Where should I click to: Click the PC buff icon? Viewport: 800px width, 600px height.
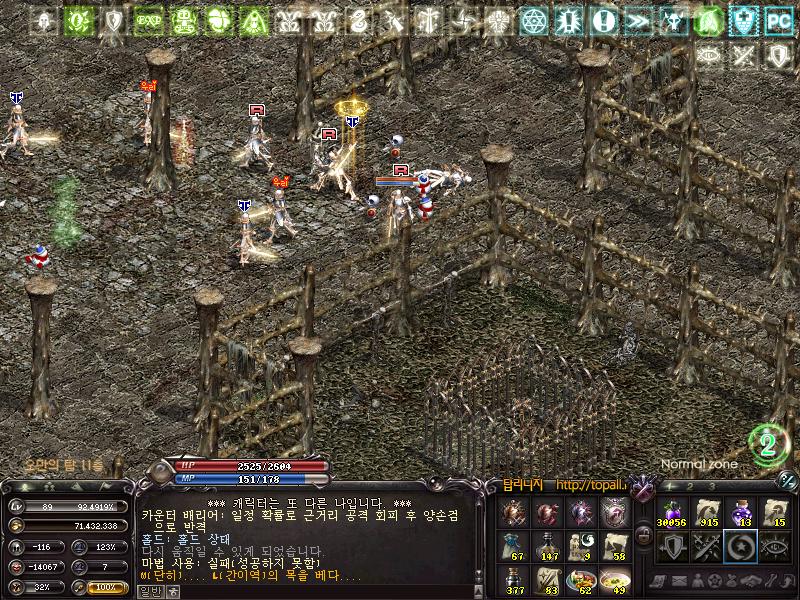tap(777, 20)
